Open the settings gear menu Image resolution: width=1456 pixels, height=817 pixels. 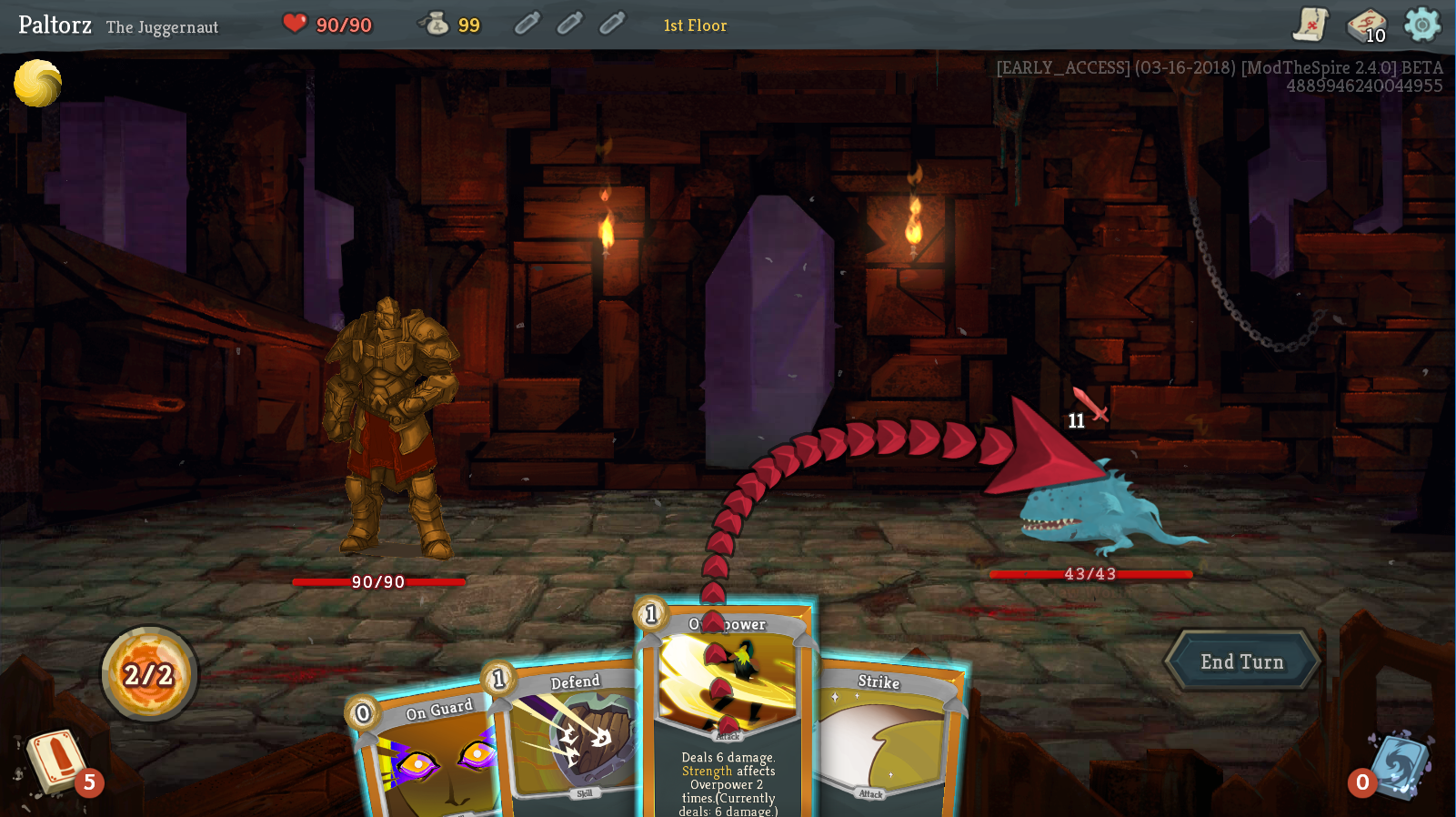1421,25
